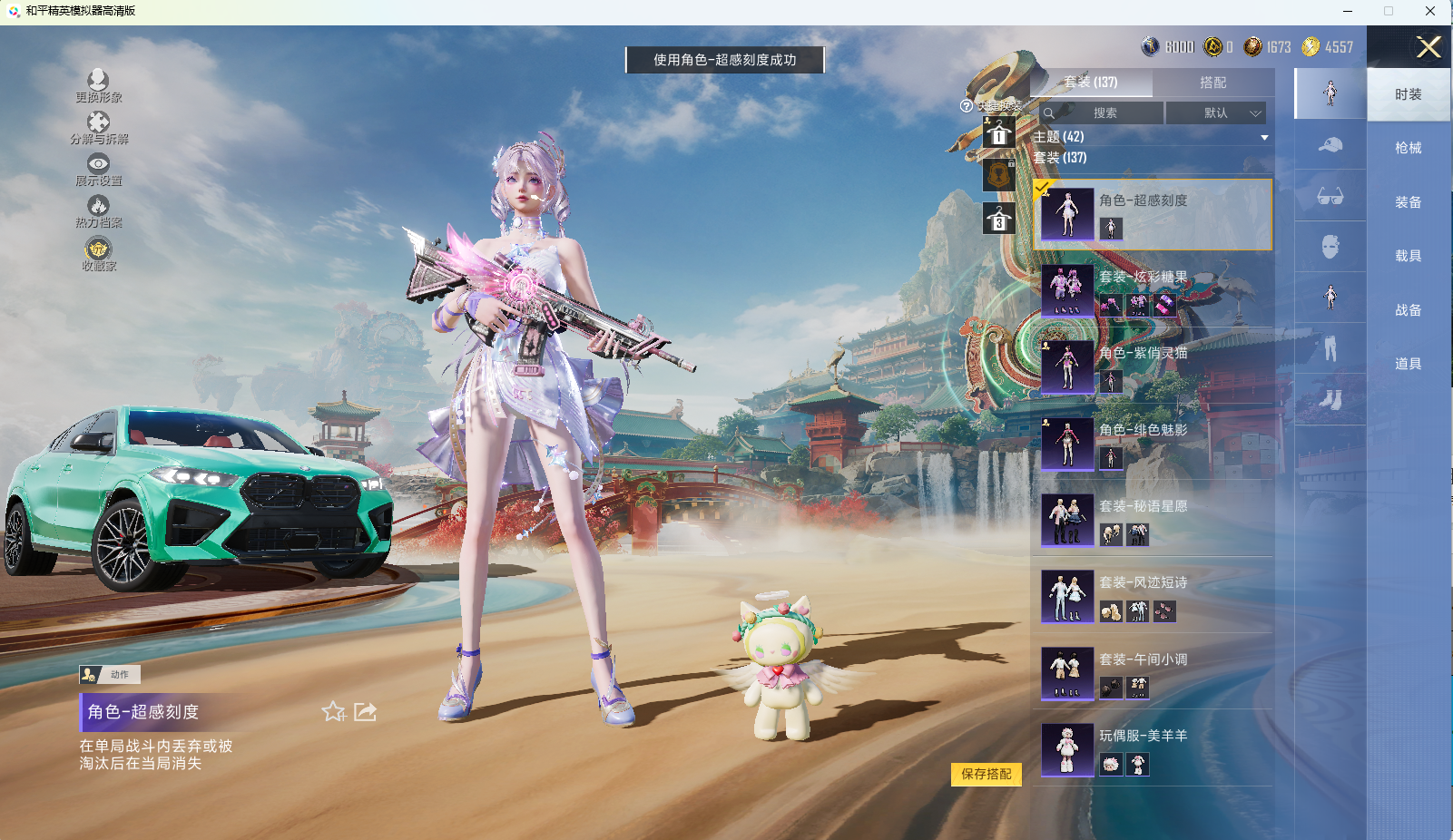Image resolution: width=1453 pixels, height=840 pixels.
Task: Click the 搜索 search field
Action: point(1104,113)
